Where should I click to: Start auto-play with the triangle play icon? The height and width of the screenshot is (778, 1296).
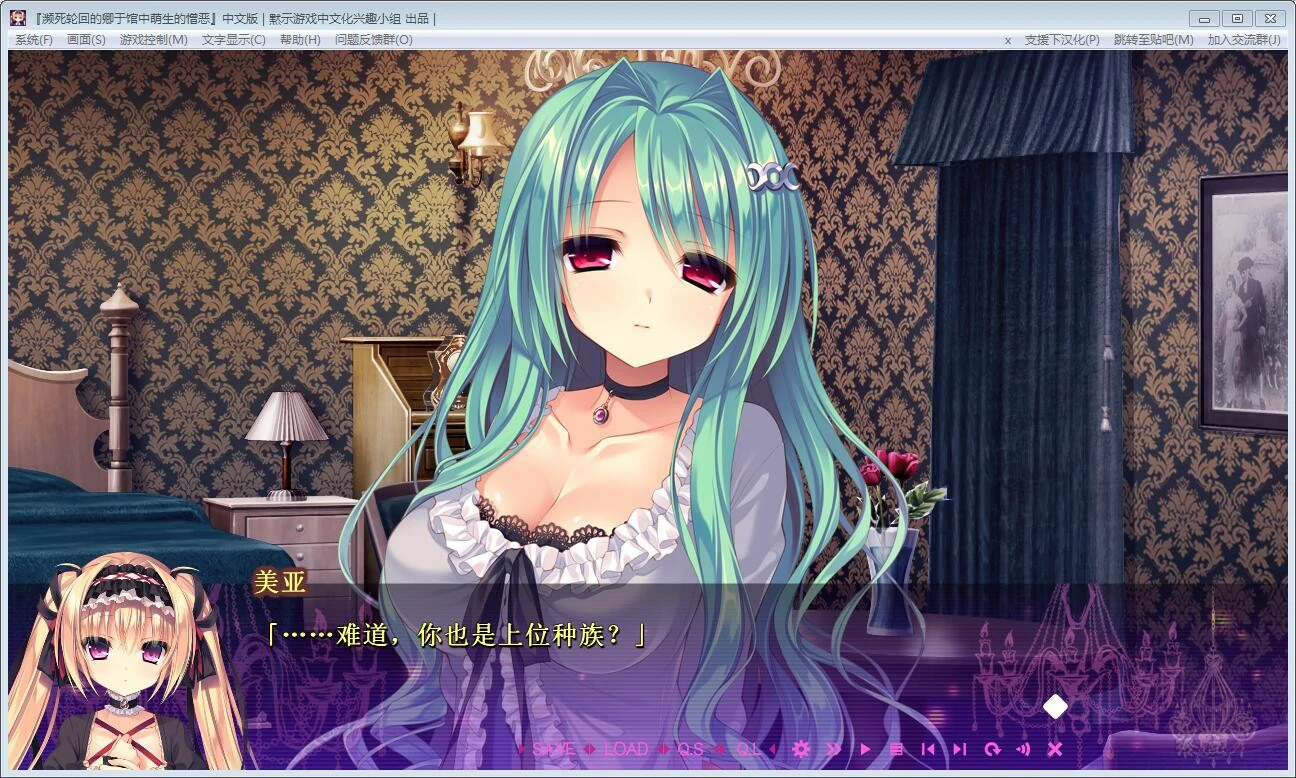866,749
